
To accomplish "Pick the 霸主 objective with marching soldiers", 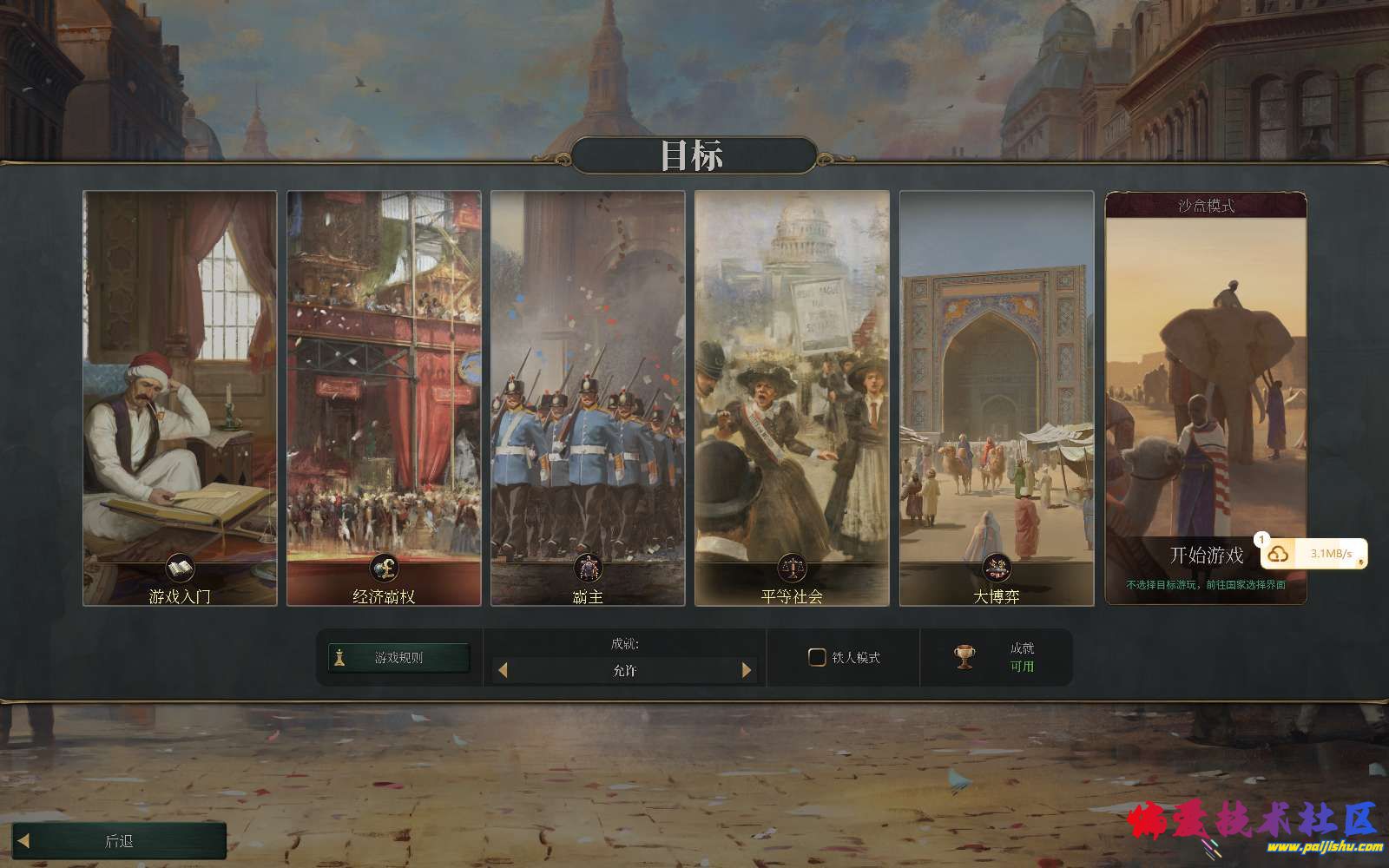I will tap(588, 398).
